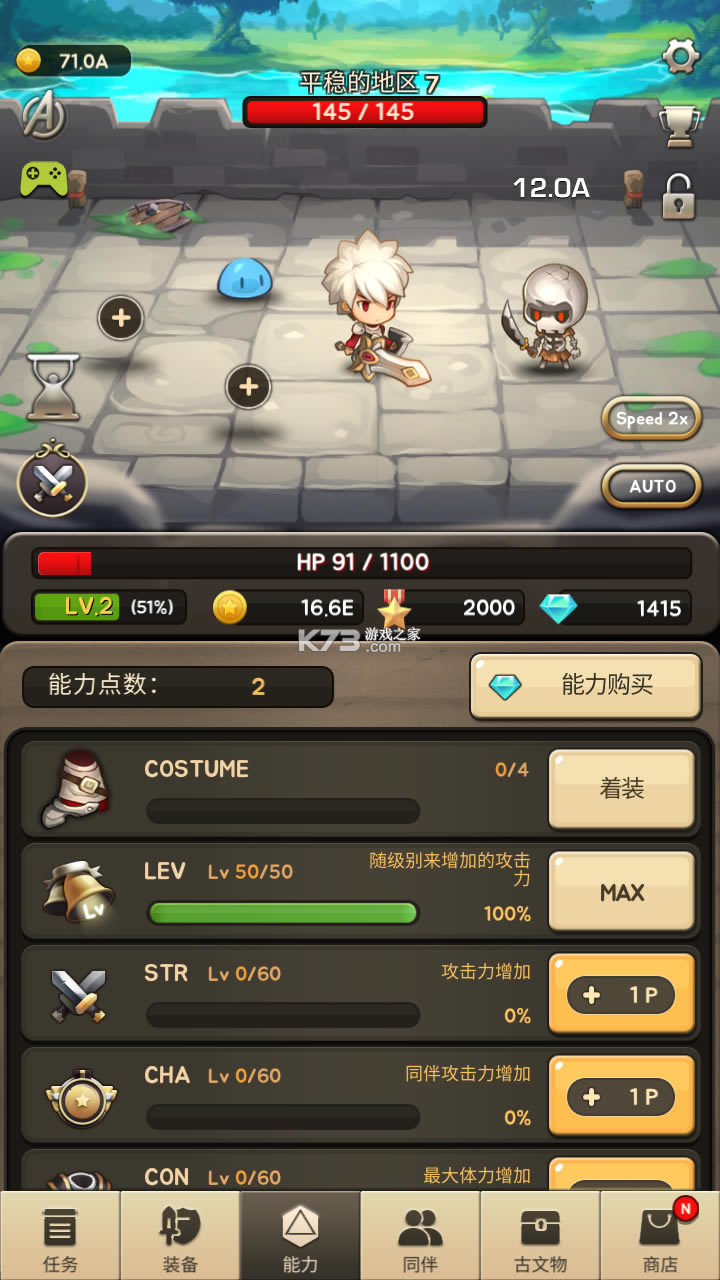Click the LEV MAX button
720x1280 pixels.
(621, 892)
